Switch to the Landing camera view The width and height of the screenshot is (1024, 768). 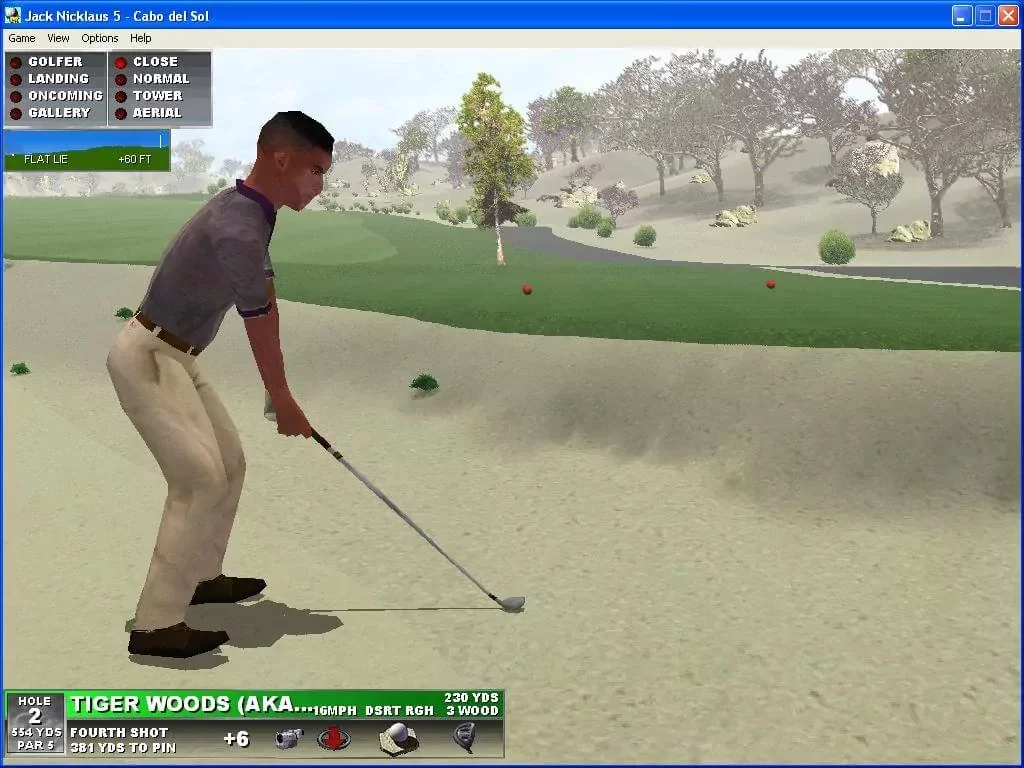coord(57,79)
